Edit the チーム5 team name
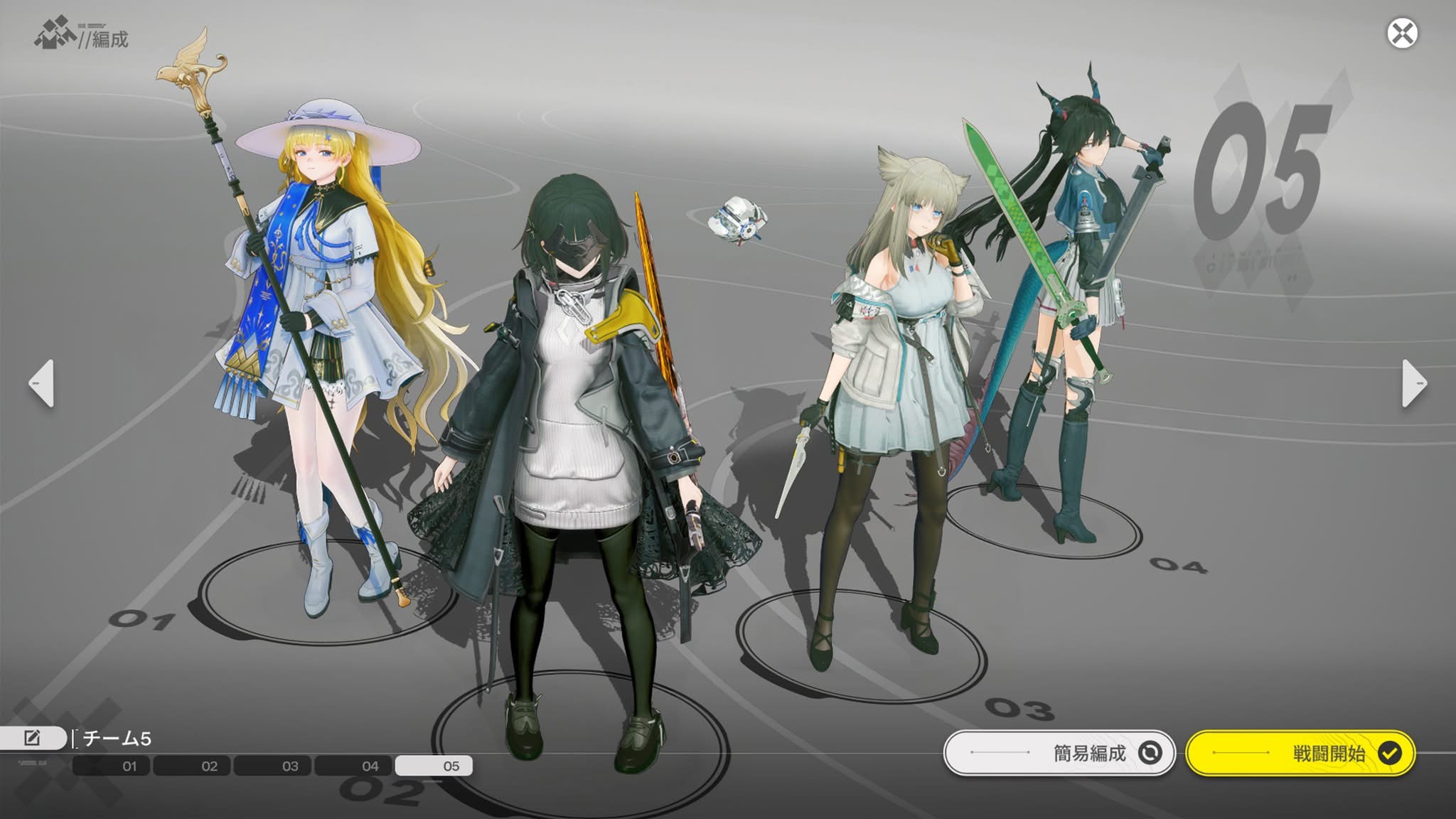This screenshot has height=819, width=1456. pyautogui.click(x=33, y=738)
